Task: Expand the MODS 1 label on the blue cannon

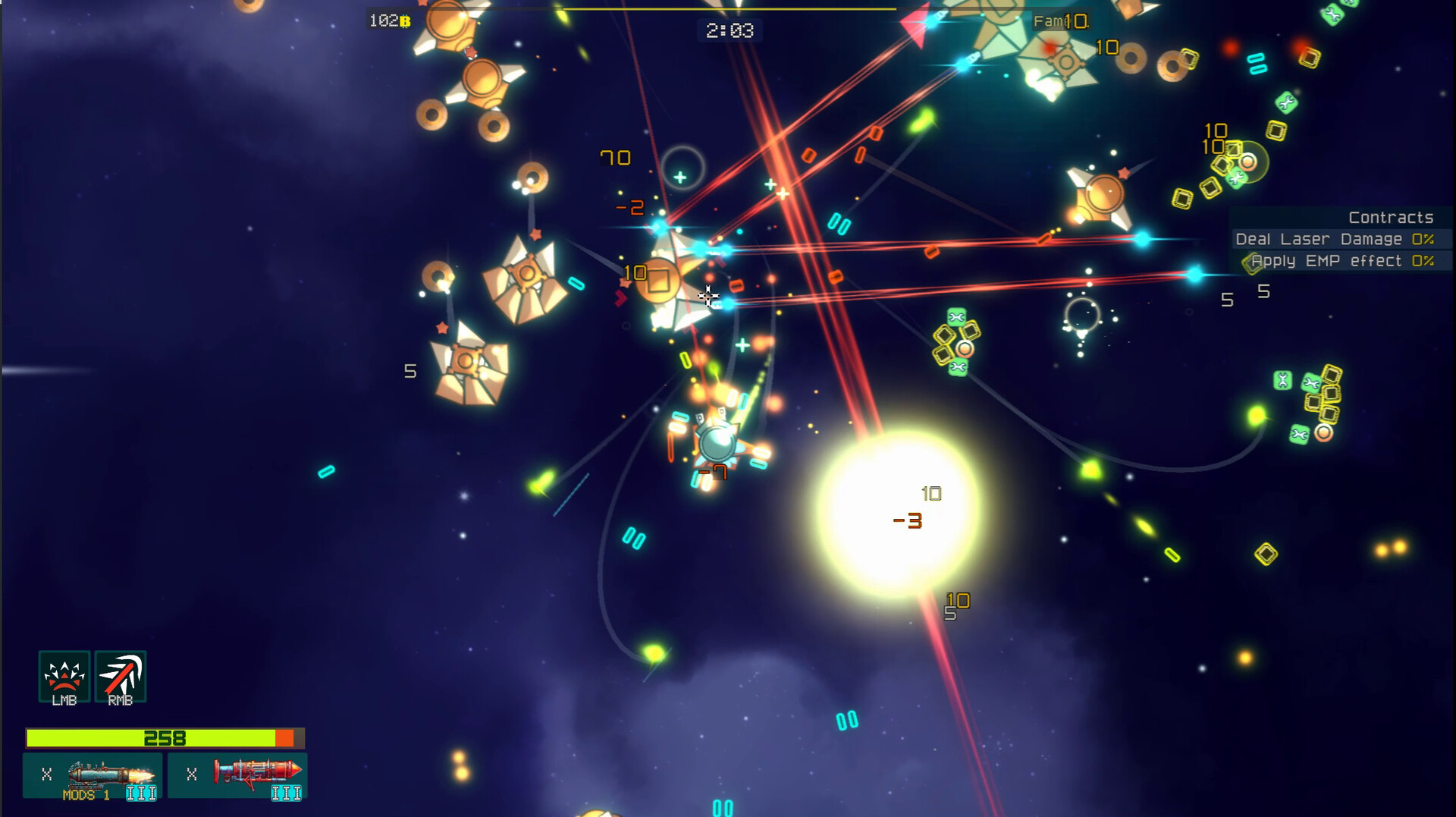Action: tap(86, 793)
